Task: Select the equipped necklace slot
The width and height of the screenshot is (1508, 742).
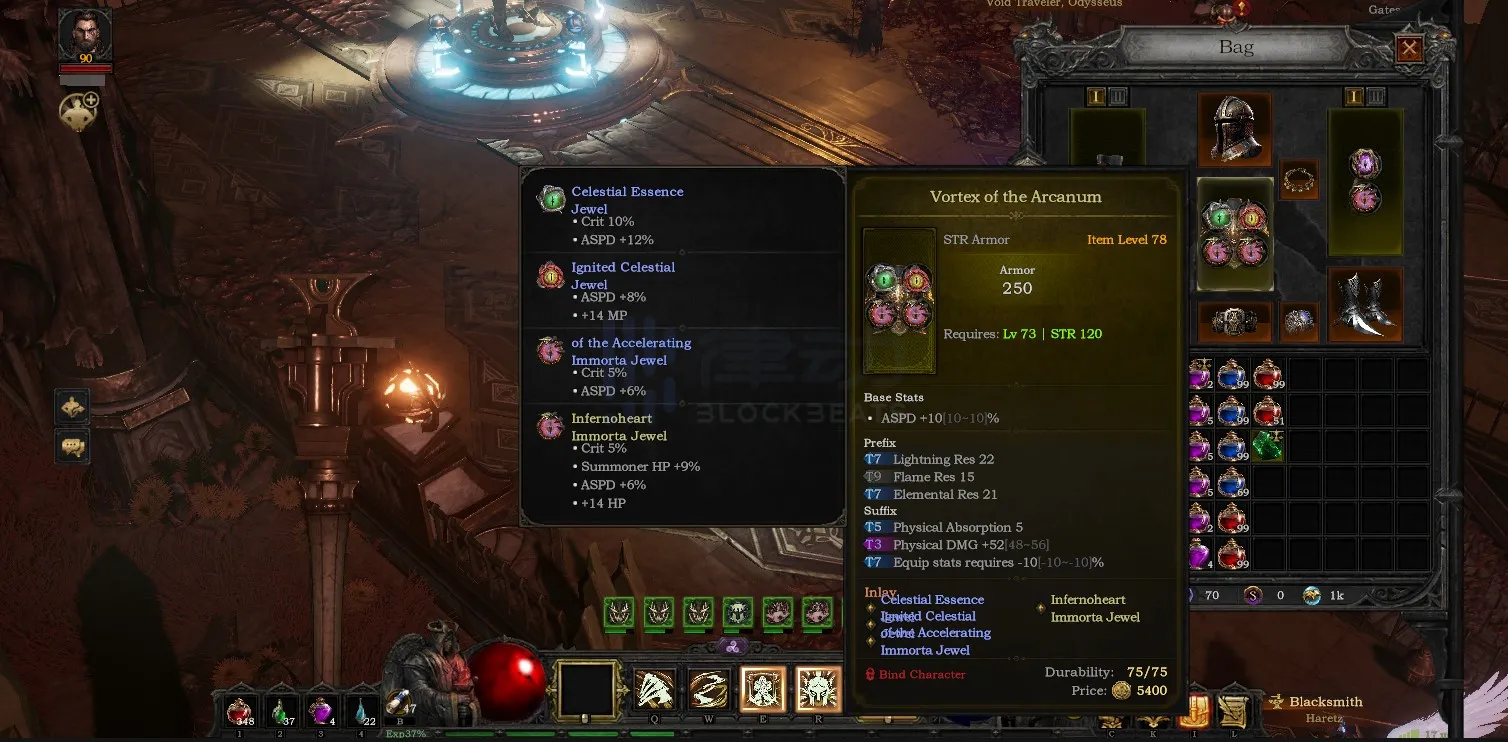Action: pyautogui.click(x=1299, y=180)
